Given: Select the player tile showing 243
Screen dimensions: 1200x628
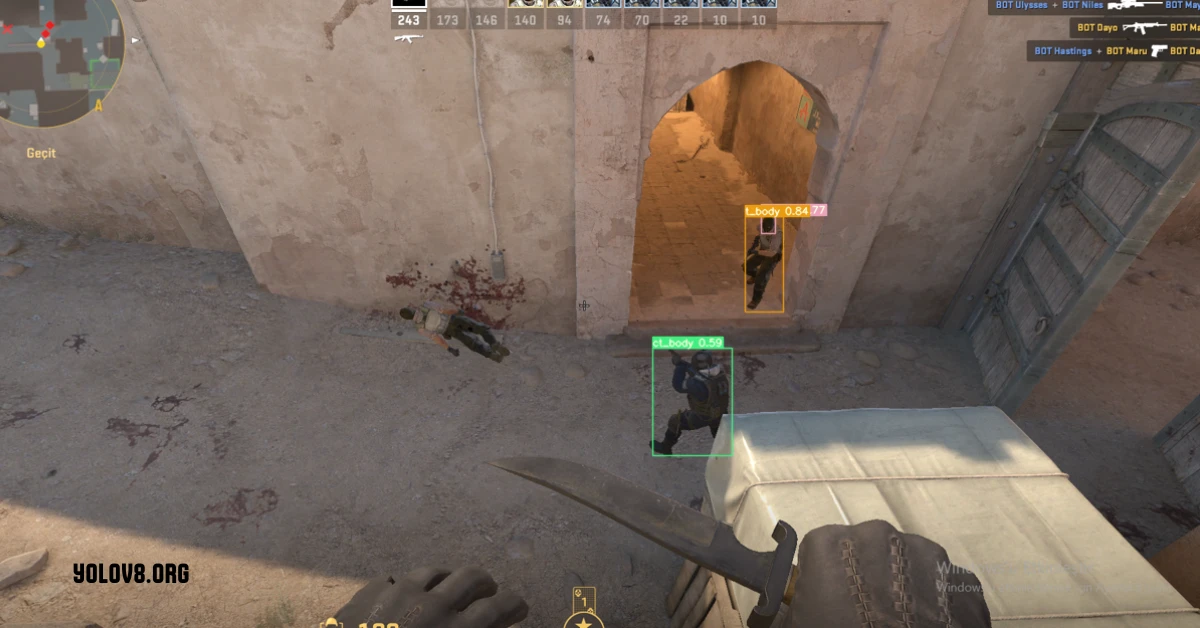Looking at the screenshot, I should pos(409,14).
